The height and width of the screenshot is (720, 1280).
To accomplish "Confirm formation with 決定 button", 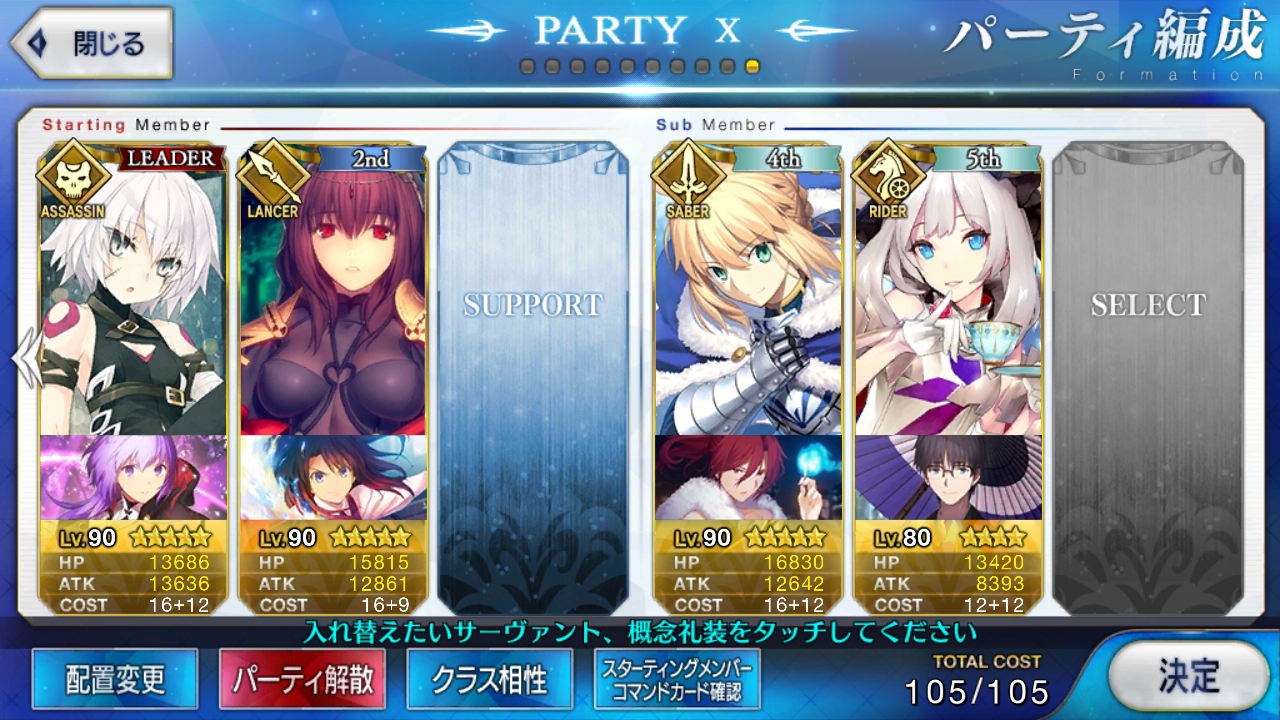I will [1189, 675].
